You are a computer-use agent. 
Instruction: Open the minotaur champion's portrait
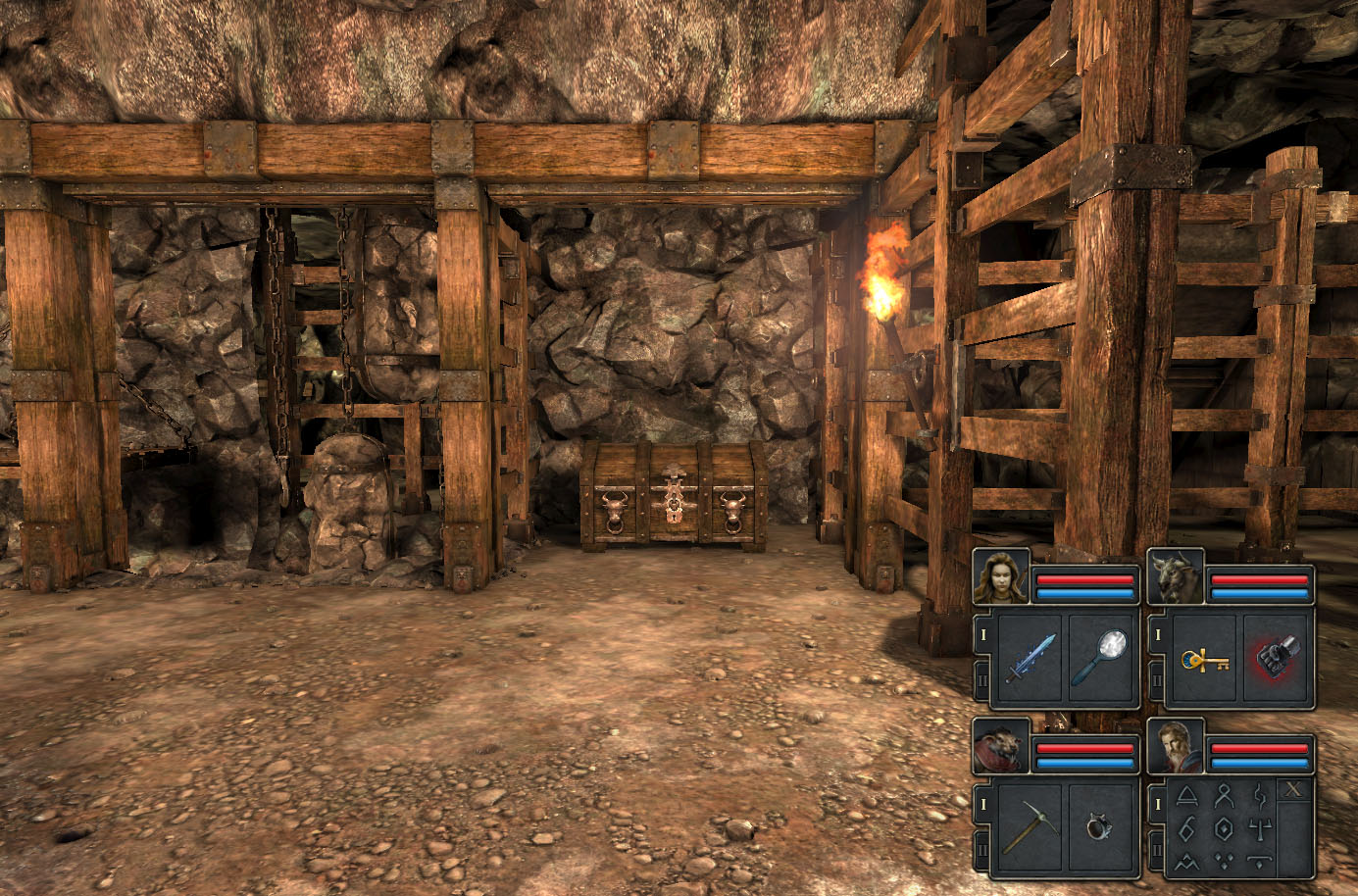1175,576
